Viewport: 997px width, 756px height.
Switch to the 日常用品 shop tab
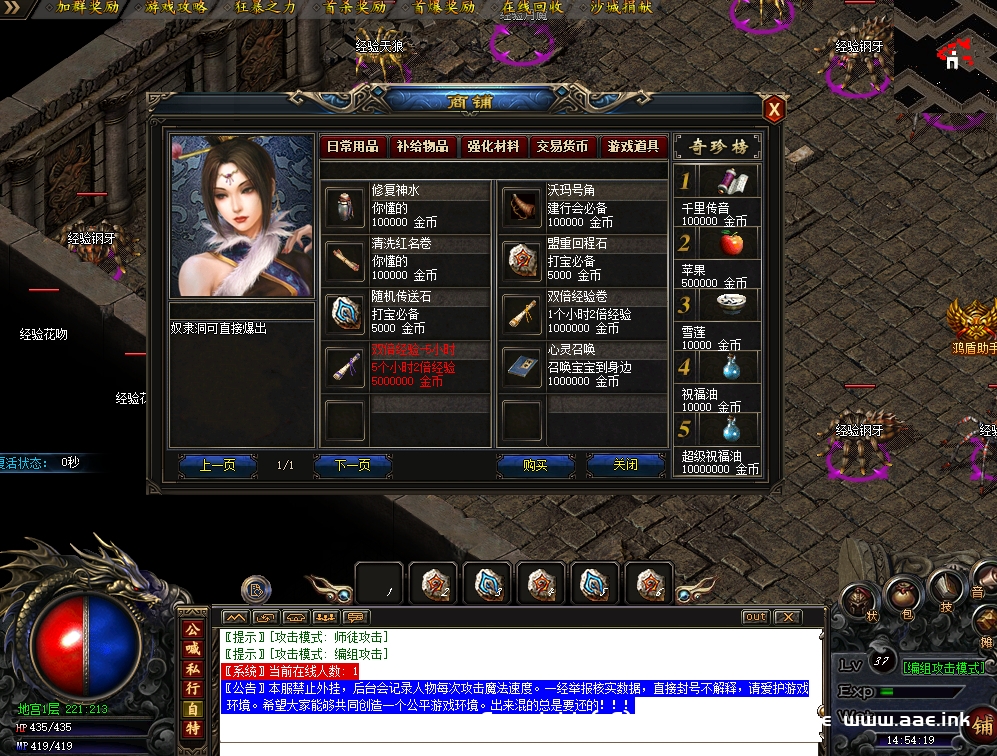click(x=353, y=146)
